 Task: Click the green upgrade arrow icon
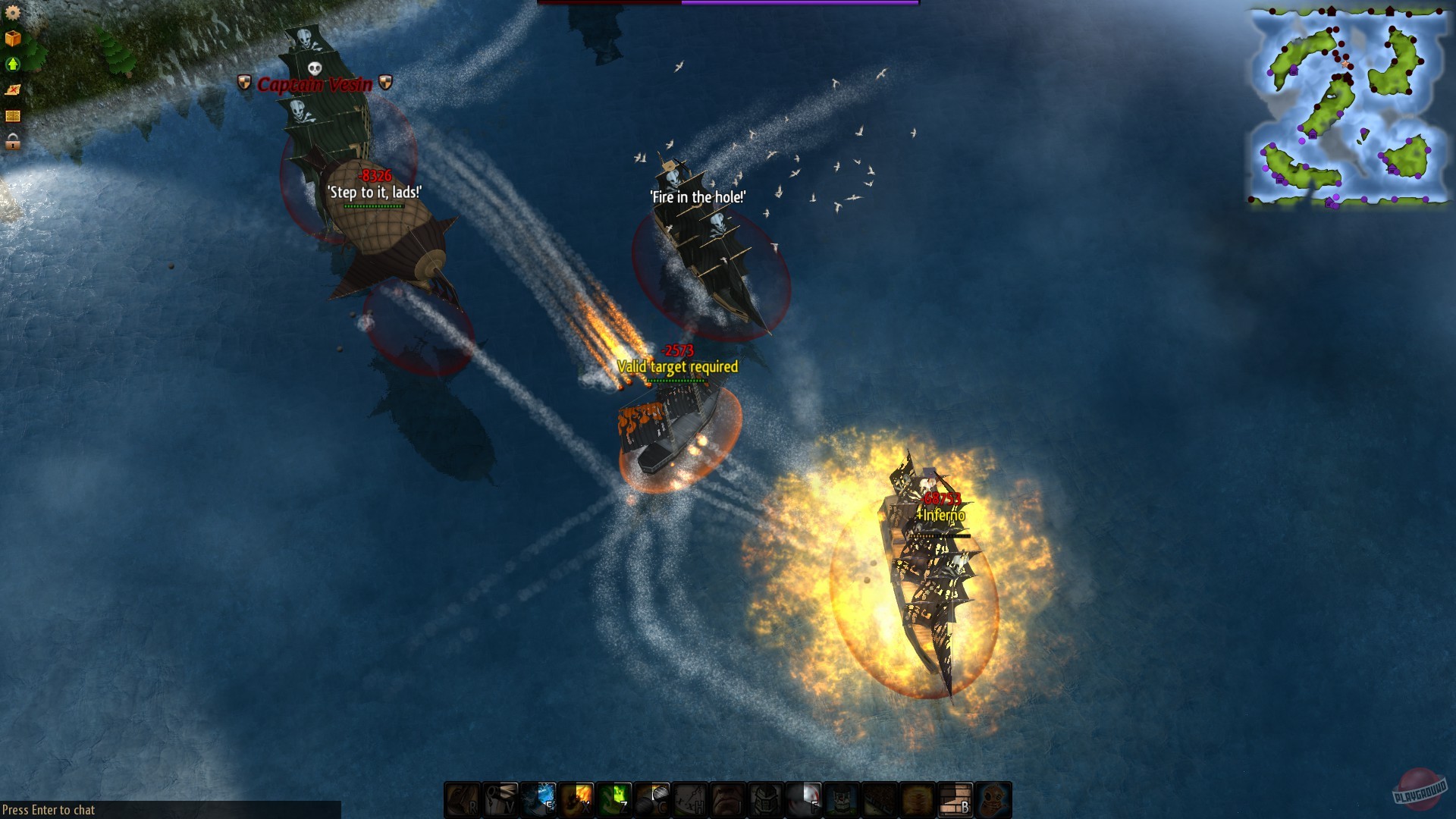(x=13, y=63)
